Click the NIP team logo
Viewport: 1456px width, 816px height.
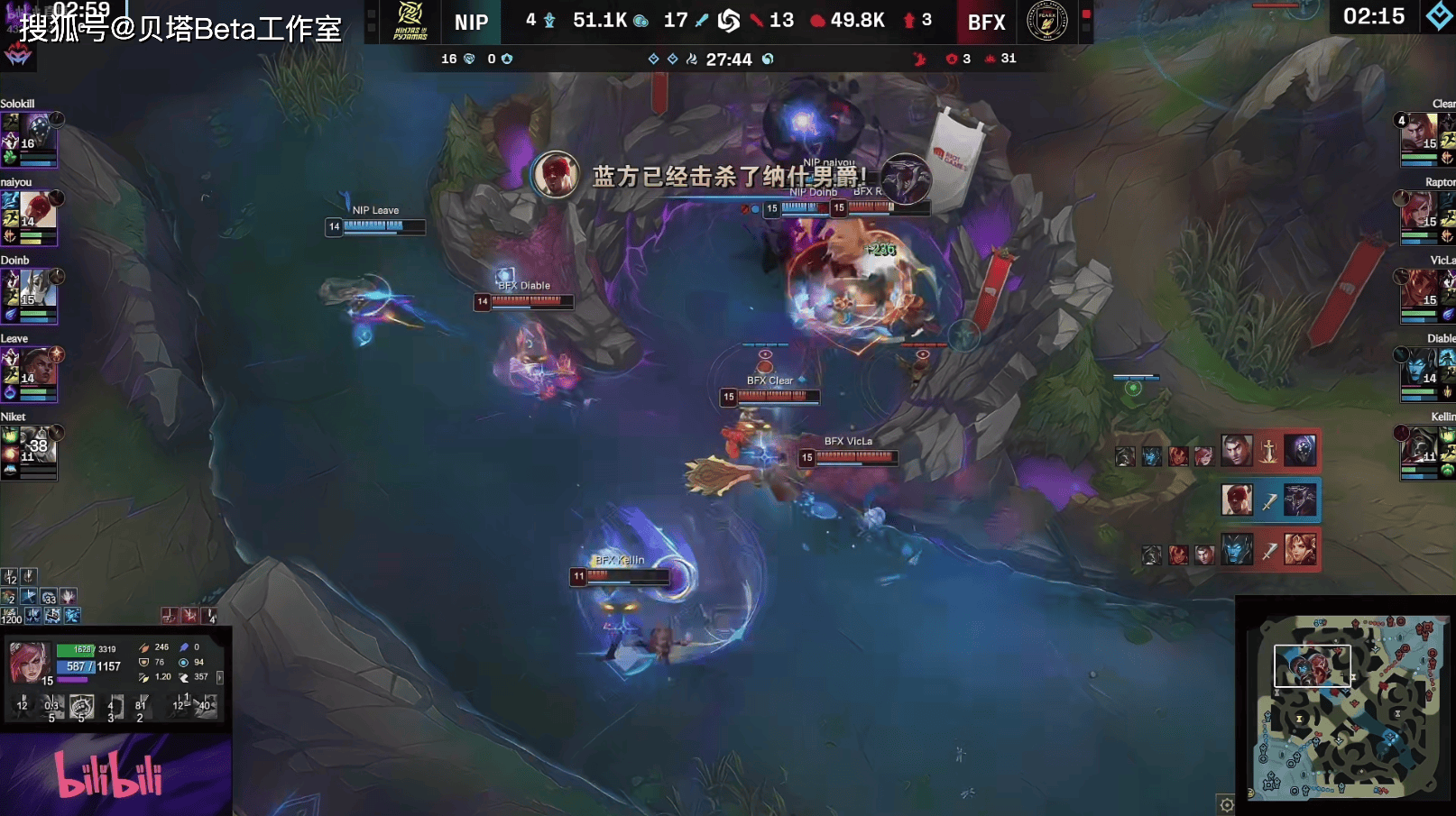410,22
